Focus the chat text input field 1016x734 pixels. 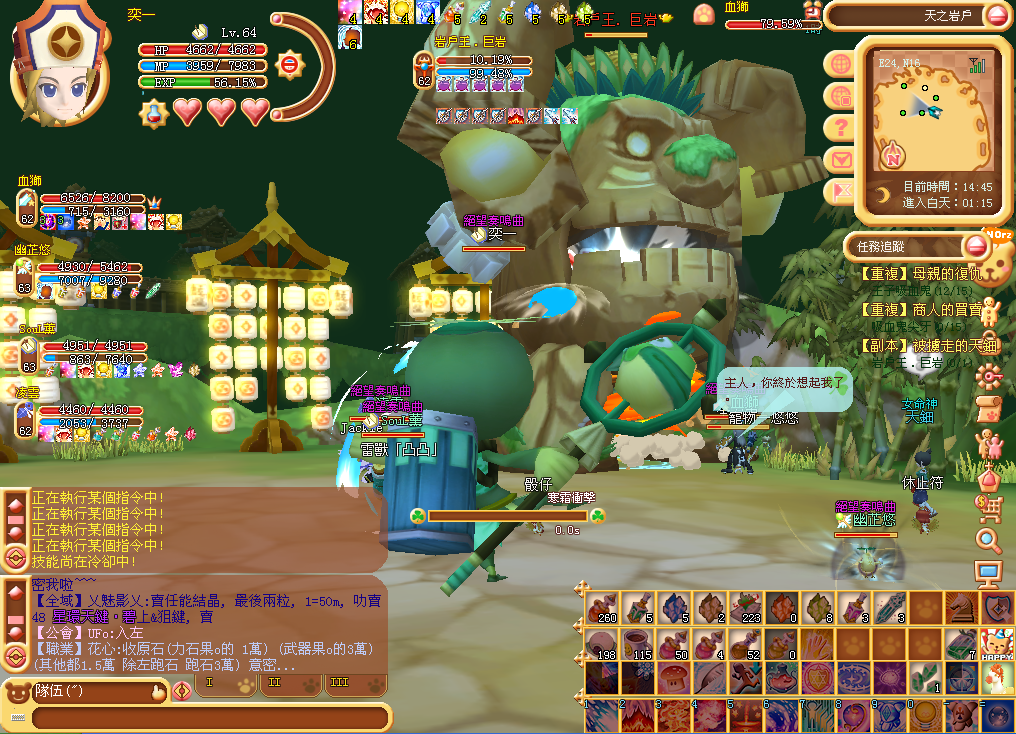[208, 717]
